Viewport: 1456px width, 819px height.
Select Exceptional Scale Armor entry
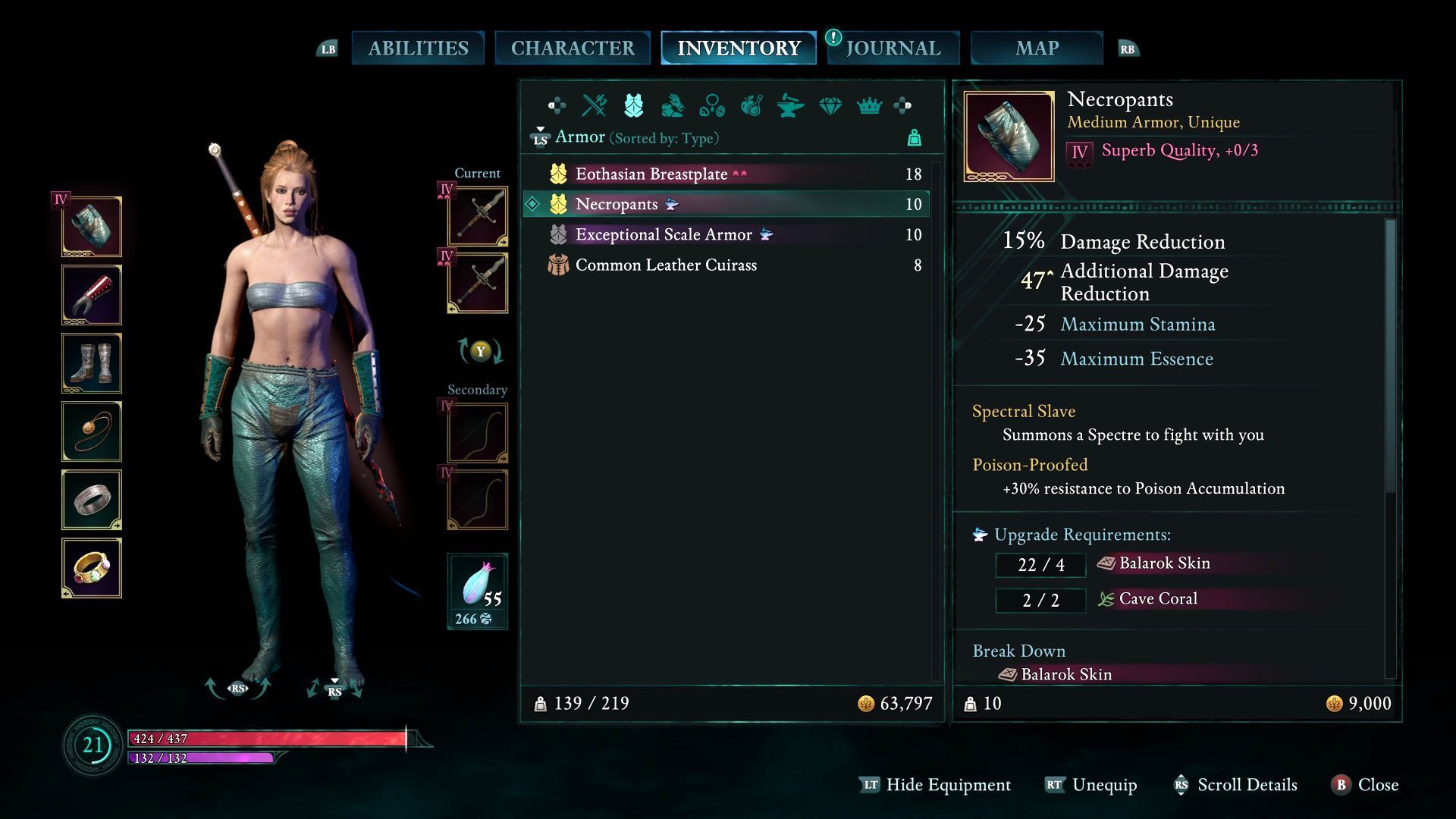pos(664,235)
